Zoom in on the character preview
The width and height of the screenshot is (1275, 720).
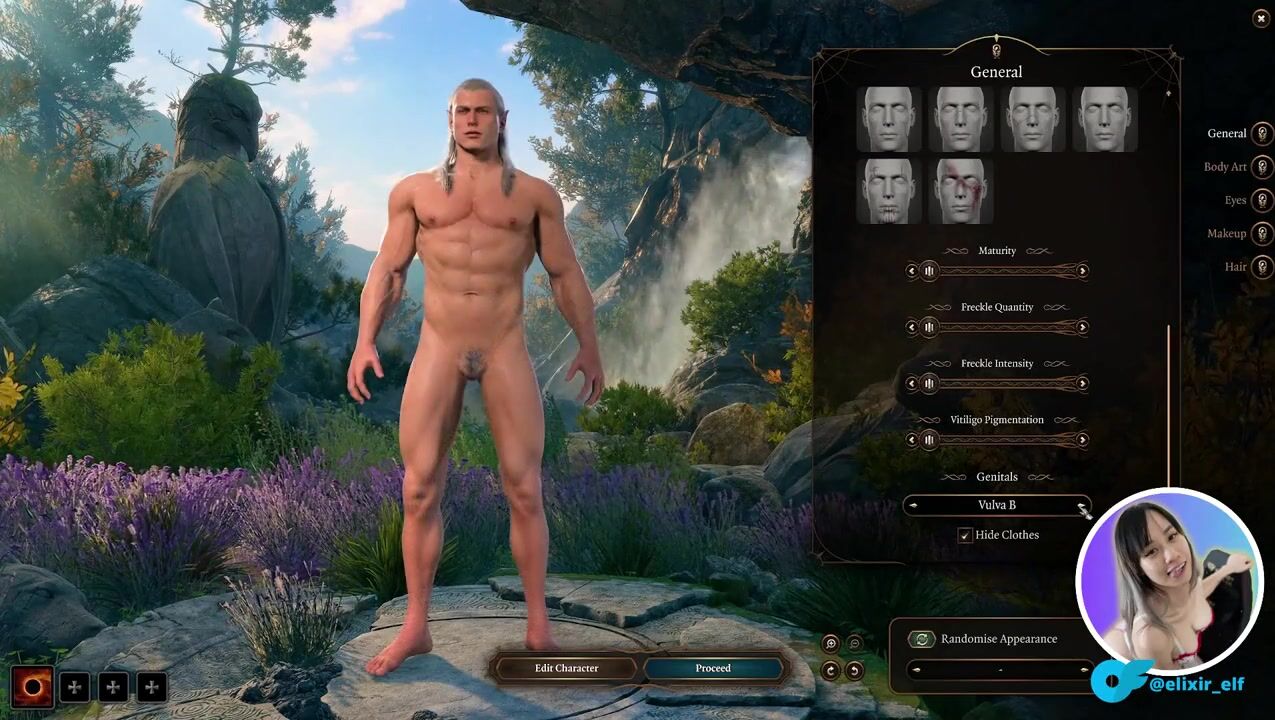[831, 644]
